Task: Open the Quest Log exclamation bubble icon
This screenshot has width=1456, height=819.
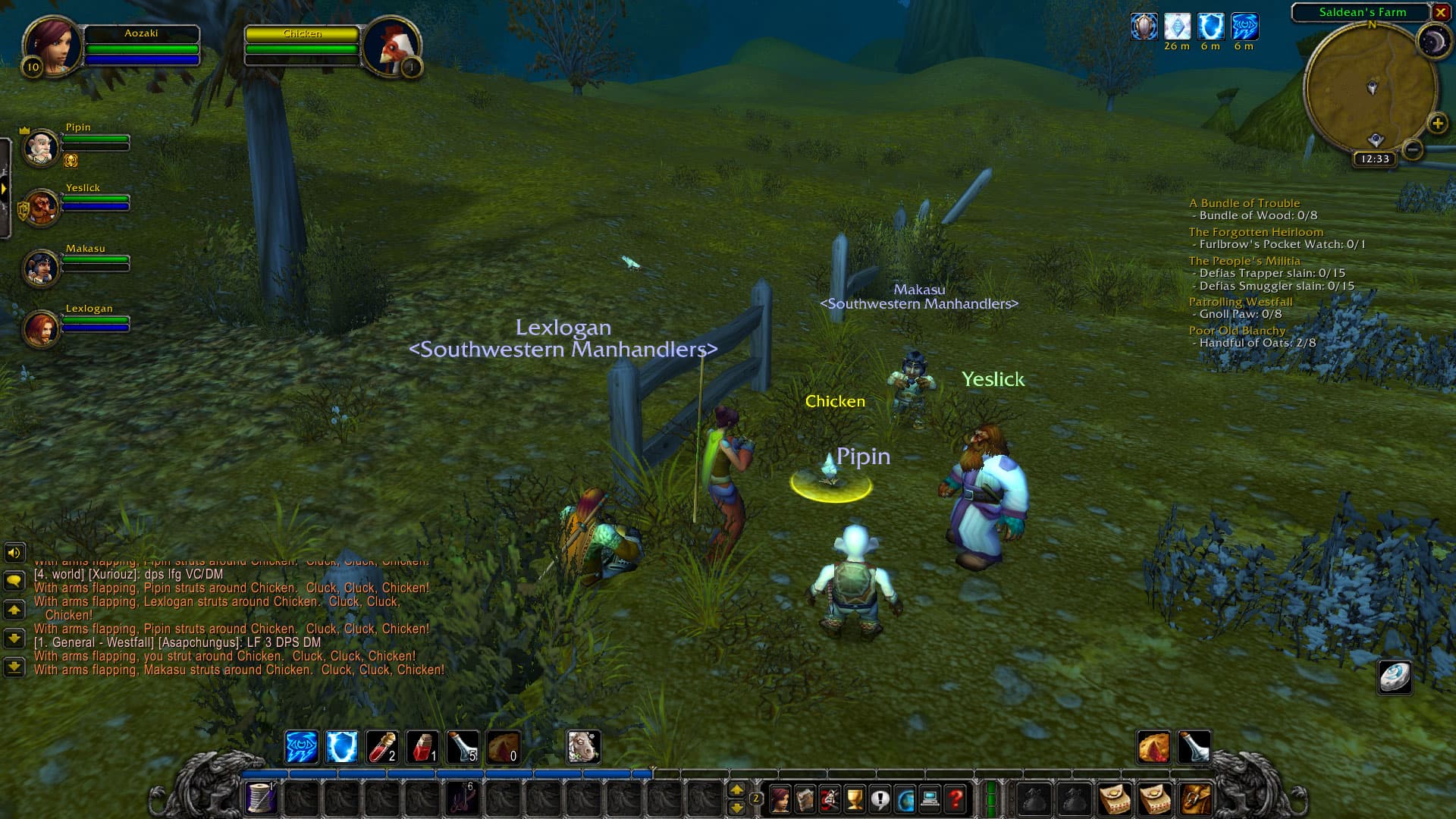Action: (880, 799)
